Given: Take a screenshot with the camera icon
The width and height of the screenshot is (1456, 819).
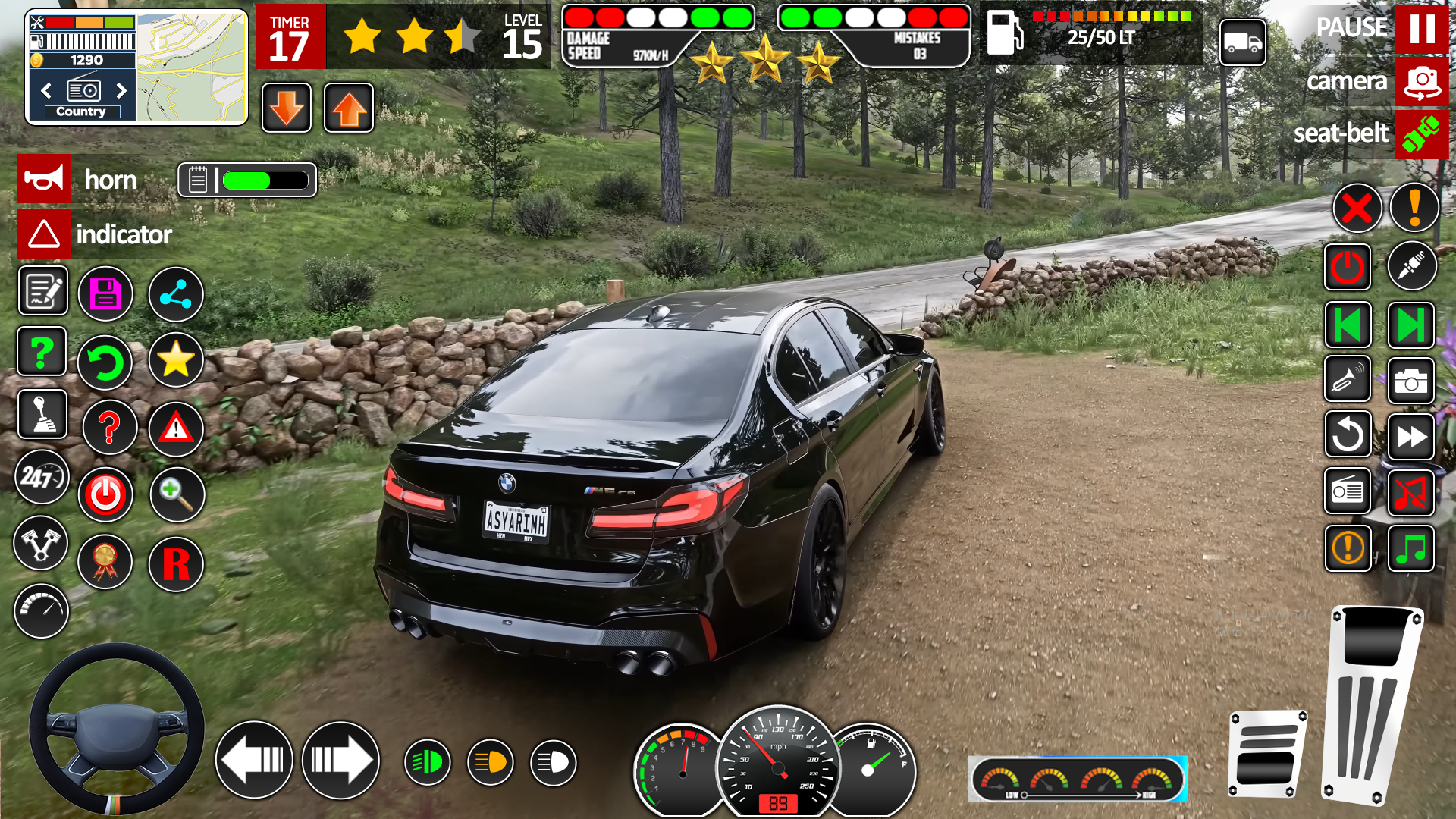Looking at the screenshot, I should click(x=1411, y=381).
